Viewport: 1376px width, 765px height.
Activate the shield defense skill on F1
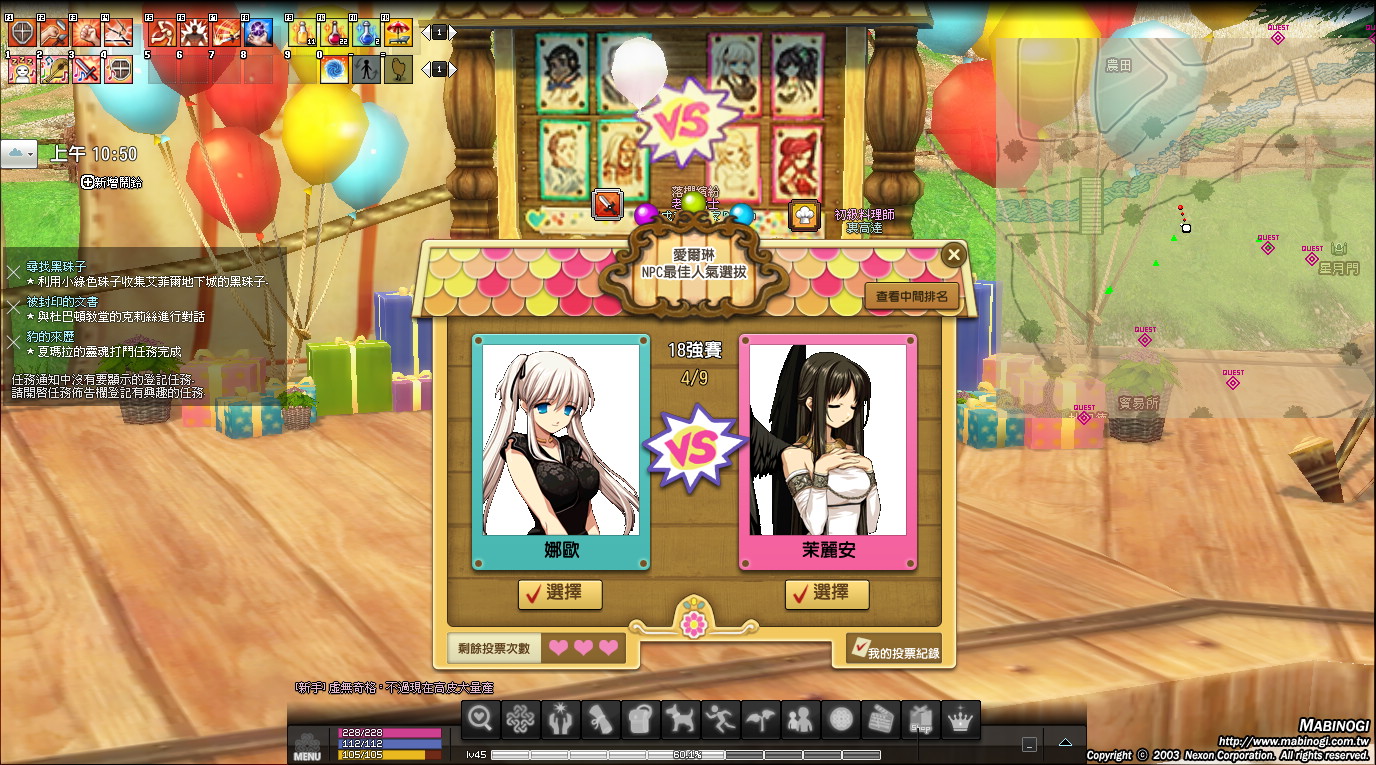point(22,33)
